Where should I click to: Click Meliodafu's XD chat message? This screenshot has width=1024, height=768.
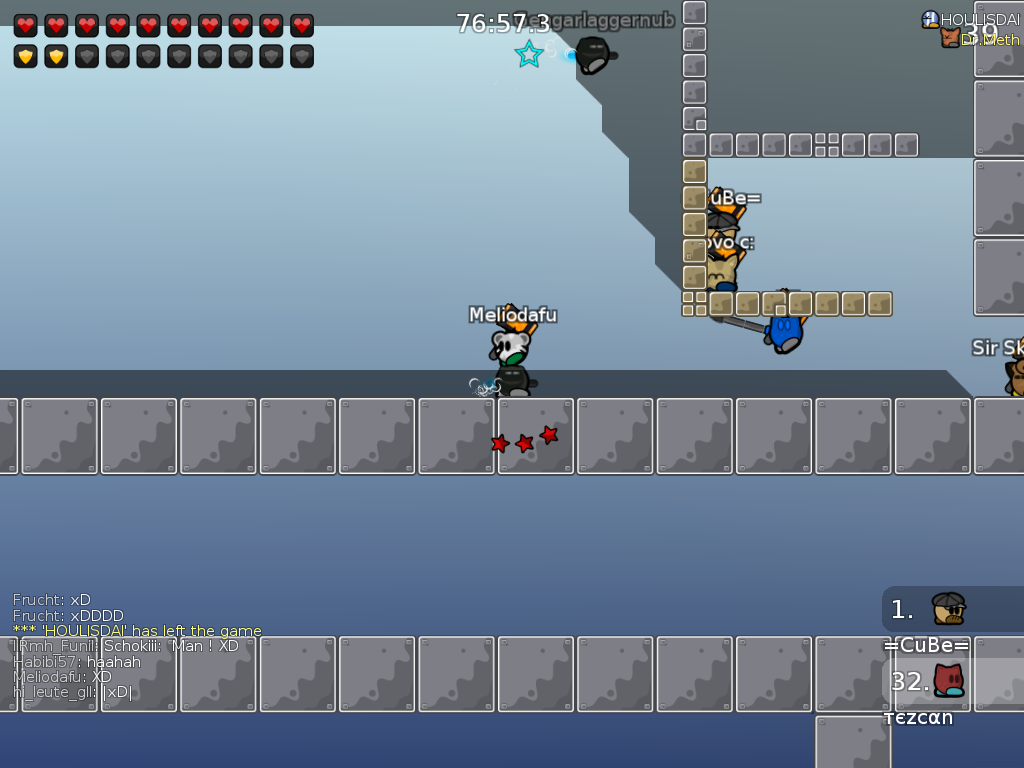[62, 677]
